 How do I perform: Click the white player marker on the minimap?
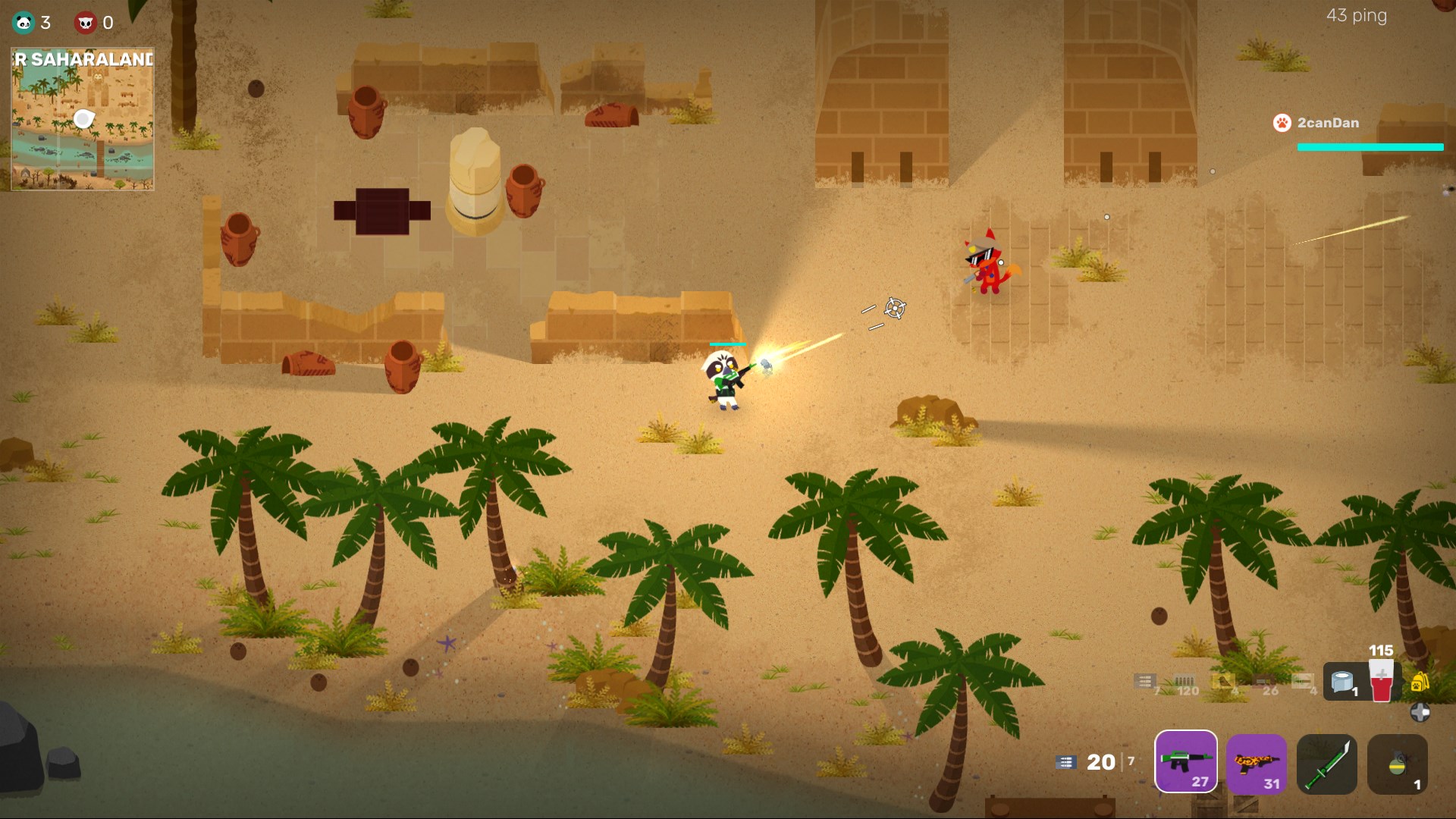coord(83,118)
